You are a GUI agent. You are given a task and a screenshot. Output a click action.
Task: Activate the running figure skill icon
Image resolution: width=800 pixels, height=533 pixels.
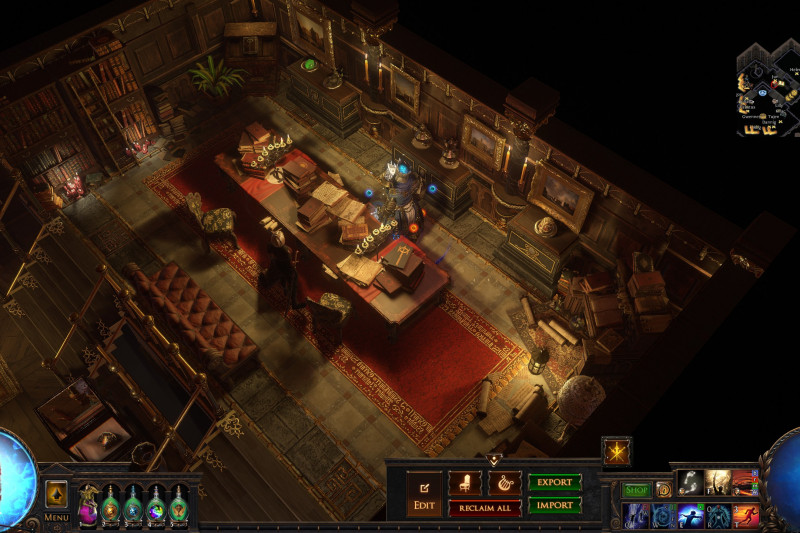(746, 515)
